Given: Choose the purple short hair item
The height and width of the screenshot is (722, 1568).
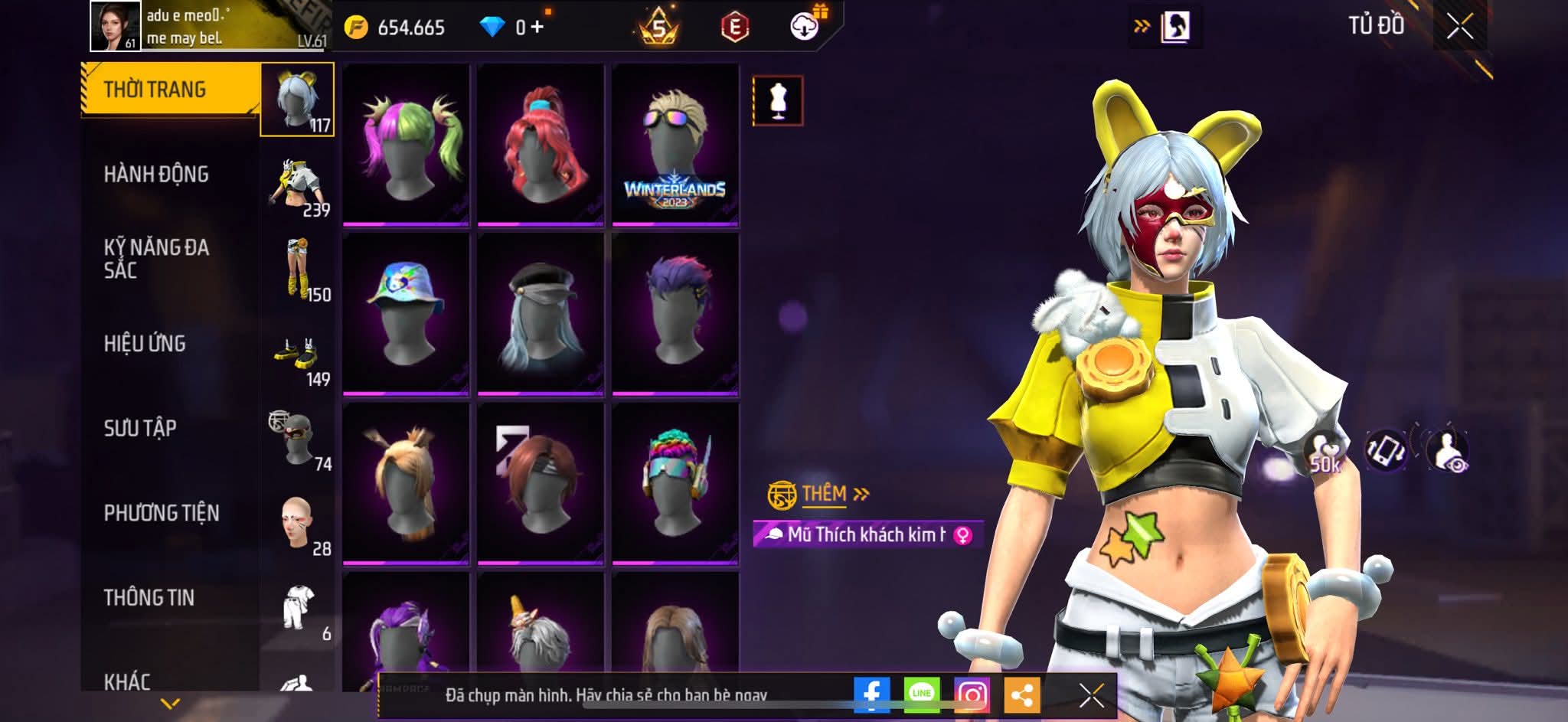Looking at the screenshot, I should coord(675,314).
